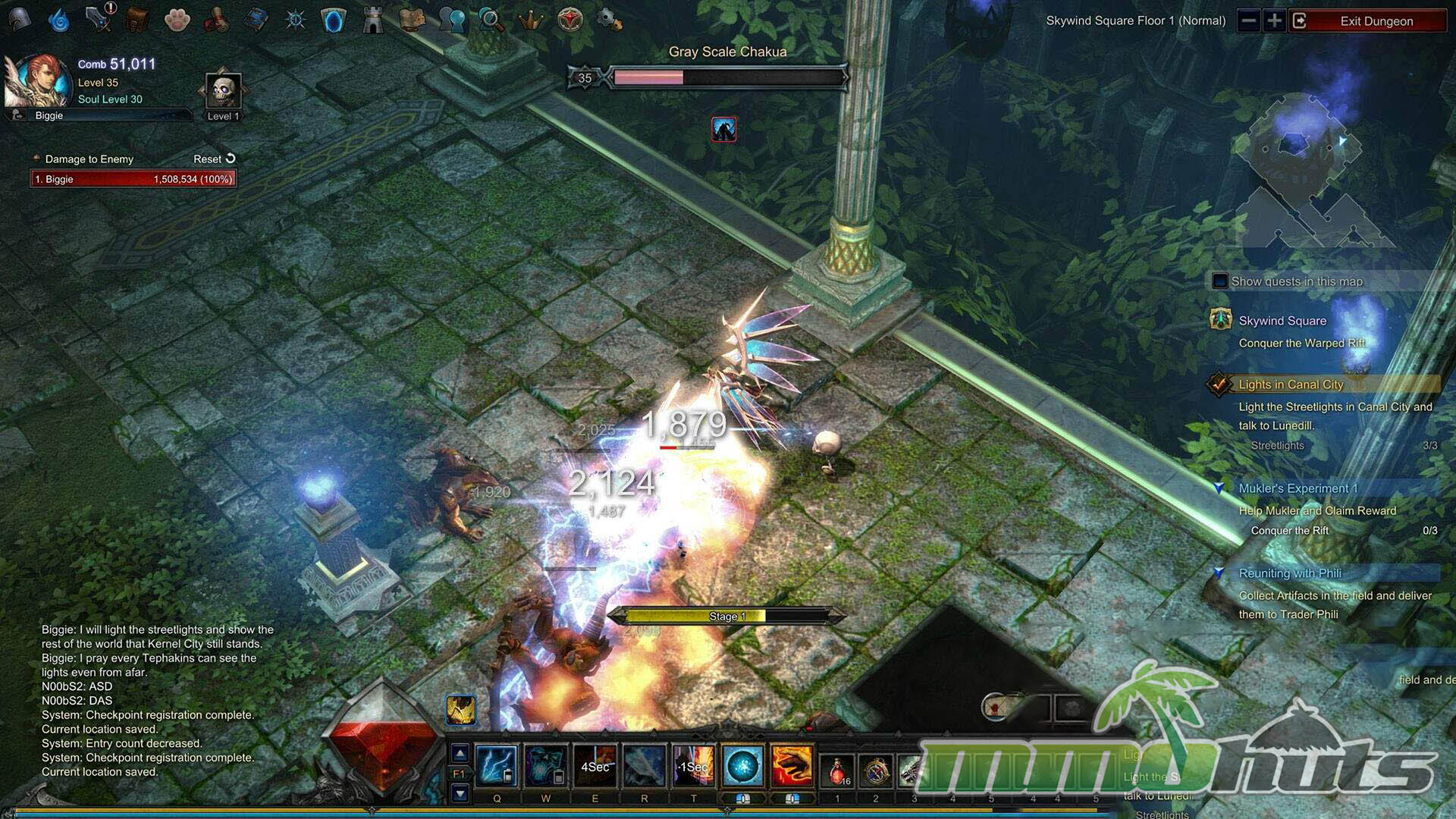The height and width of the screenshot is (819, 1456).
Task: Zoom in the minimap with the plus button
Action: pyautogui.click(x=1274, y=21)
